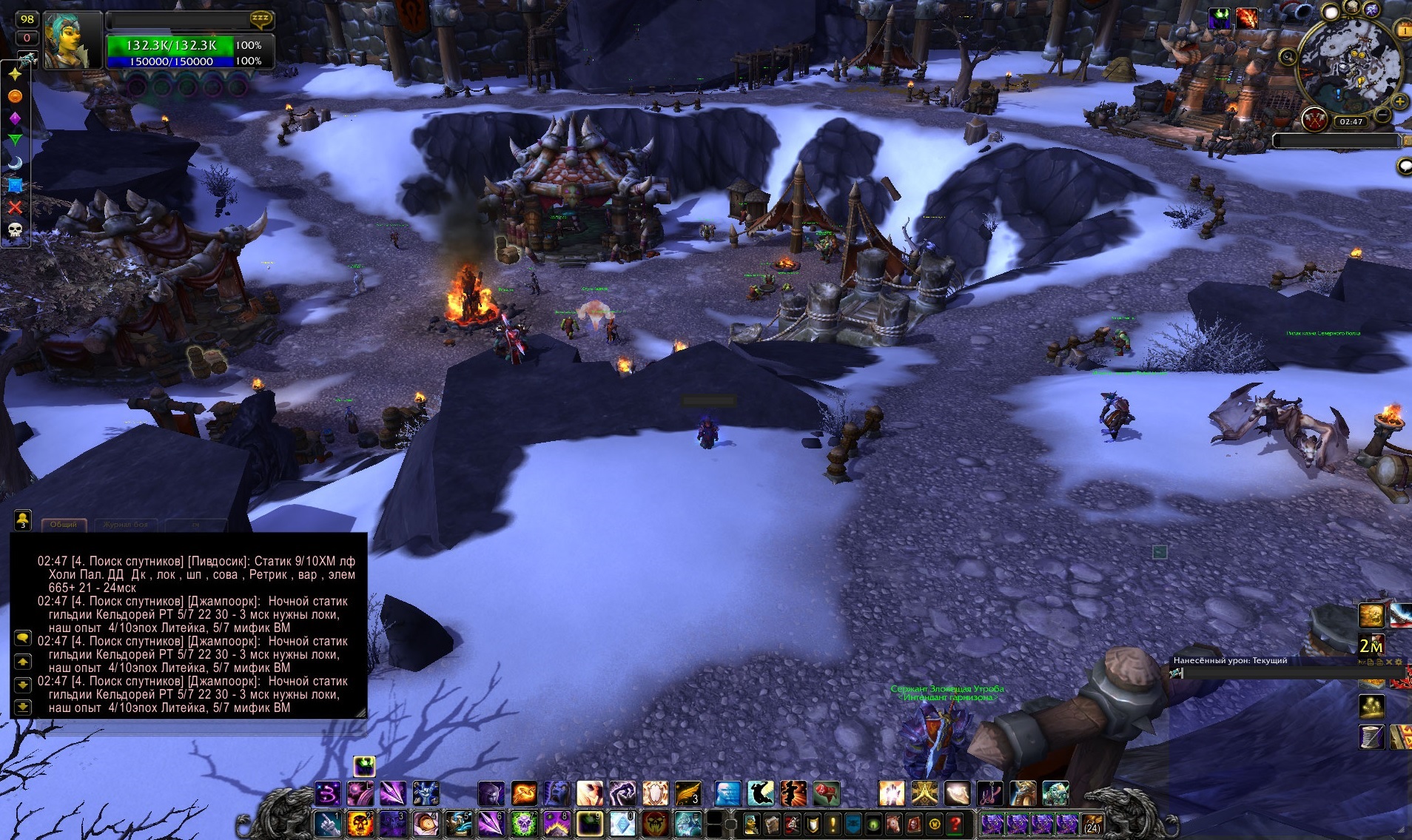This screenshot has height=840, width=1412.
Task: Open the calendar button beside the minimap
Action: tap(1404, 30)
